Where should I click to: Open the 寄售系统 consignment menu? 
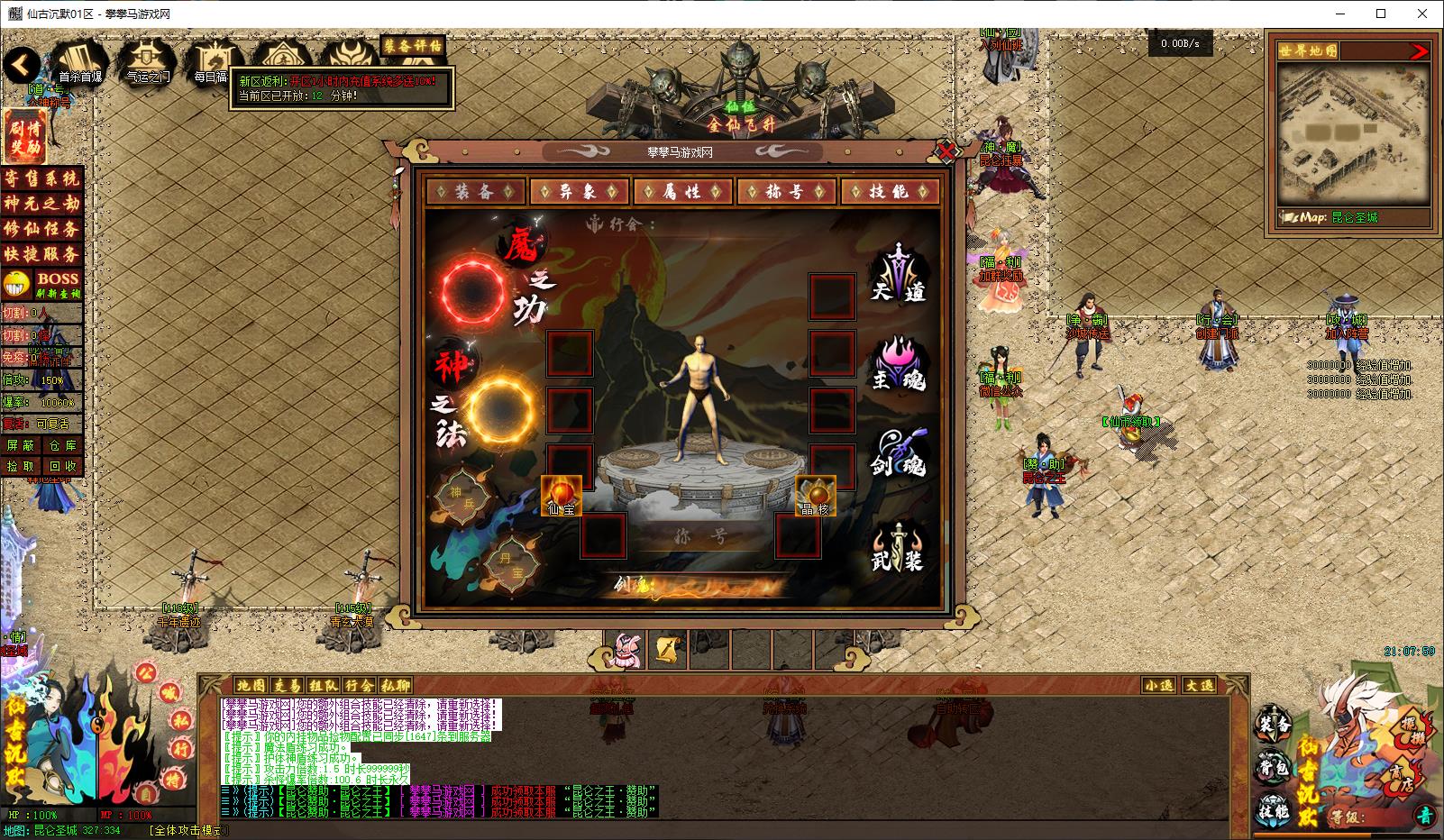[x=41, y=178]
